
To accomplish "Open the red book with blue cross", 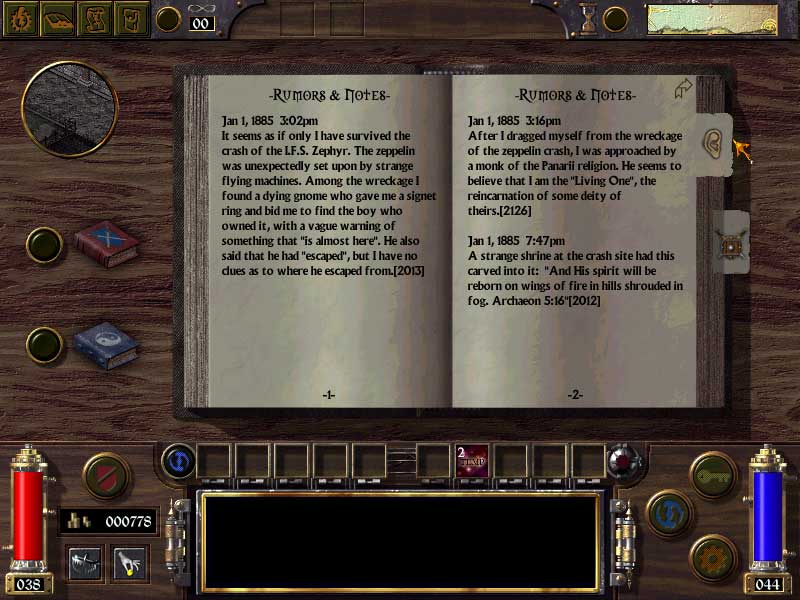I will pos(106,244).
